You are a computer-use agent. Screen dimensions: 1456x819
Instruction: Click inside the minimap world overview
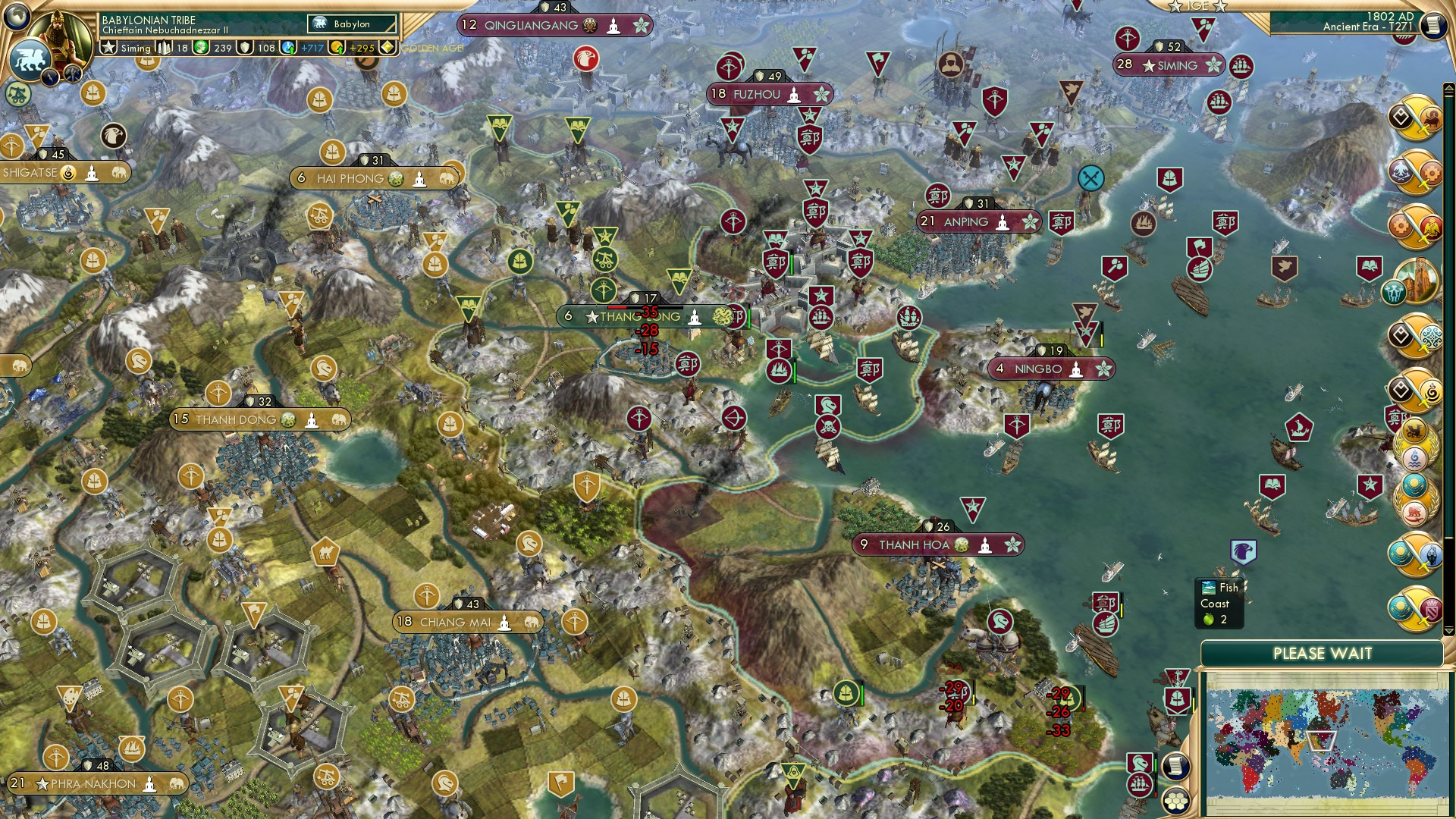tap(1323, 739)
